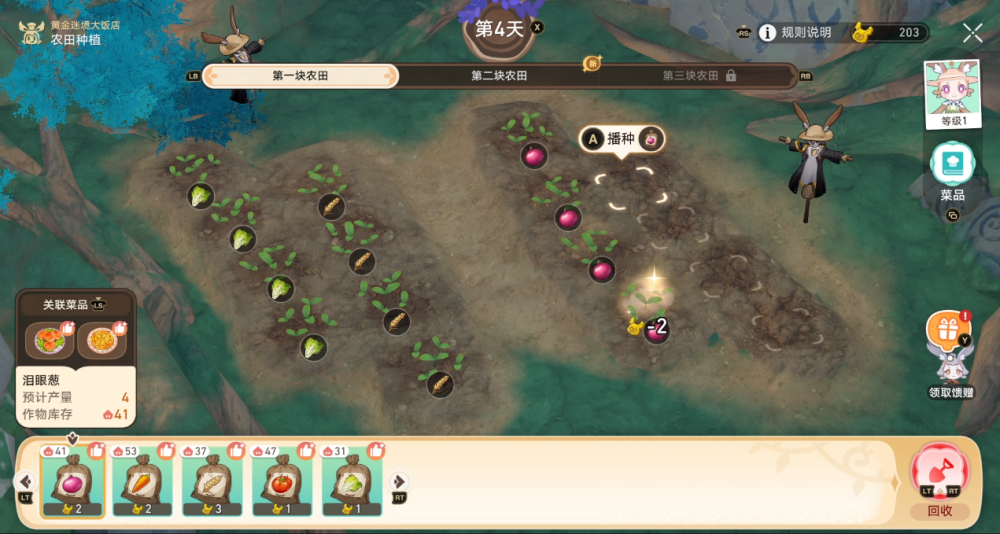This screenshot has height=534, width=1000.
Task: Close the farm planting screen
Action: 972,33
